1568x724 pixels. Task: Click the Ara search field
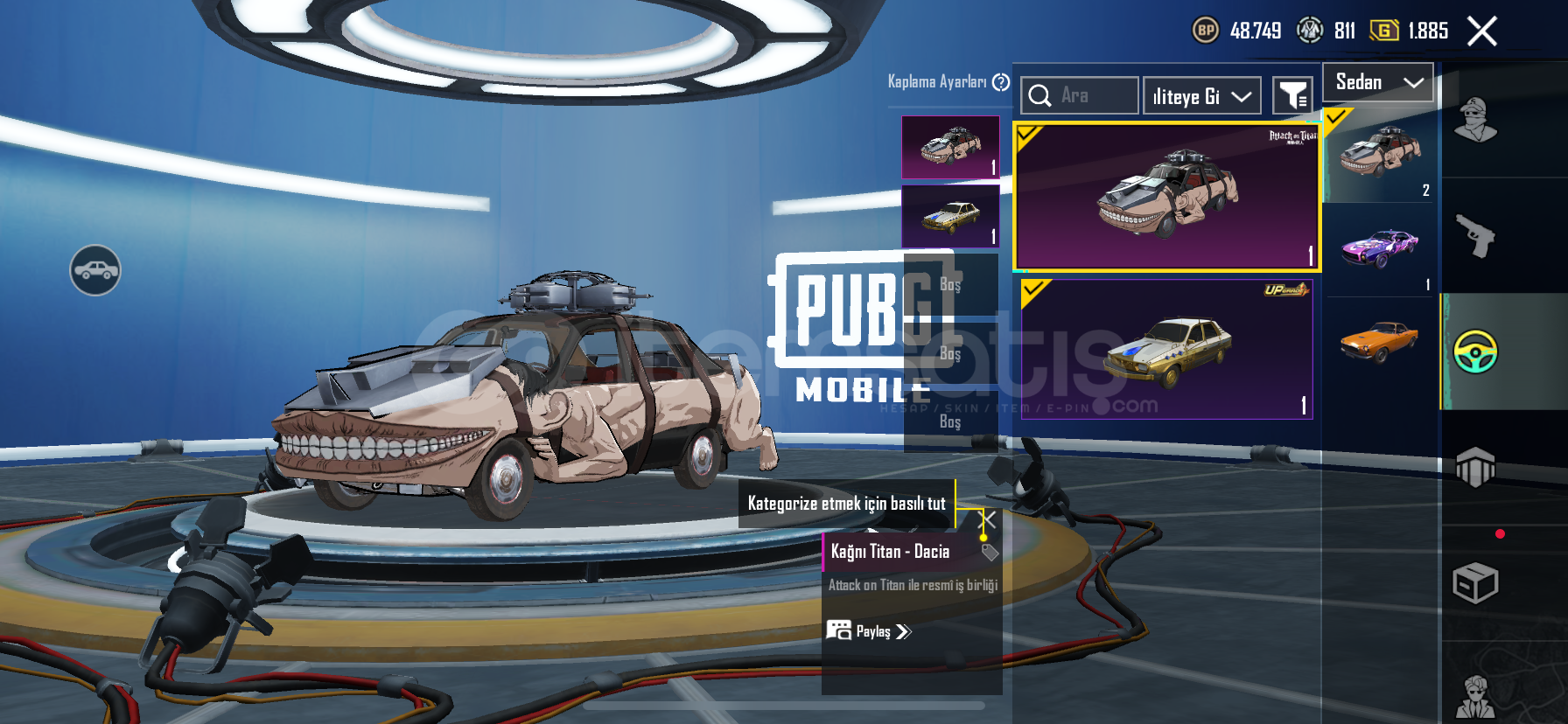[x=1081, y=95]
